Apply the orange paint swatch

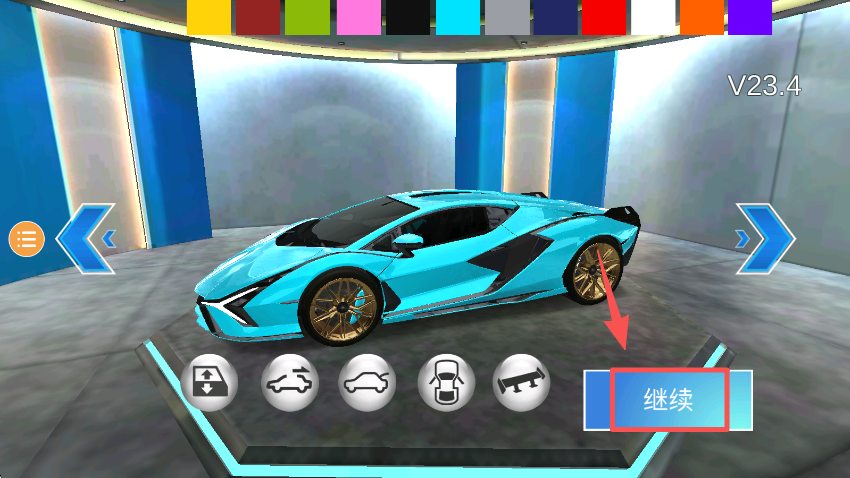701,17
